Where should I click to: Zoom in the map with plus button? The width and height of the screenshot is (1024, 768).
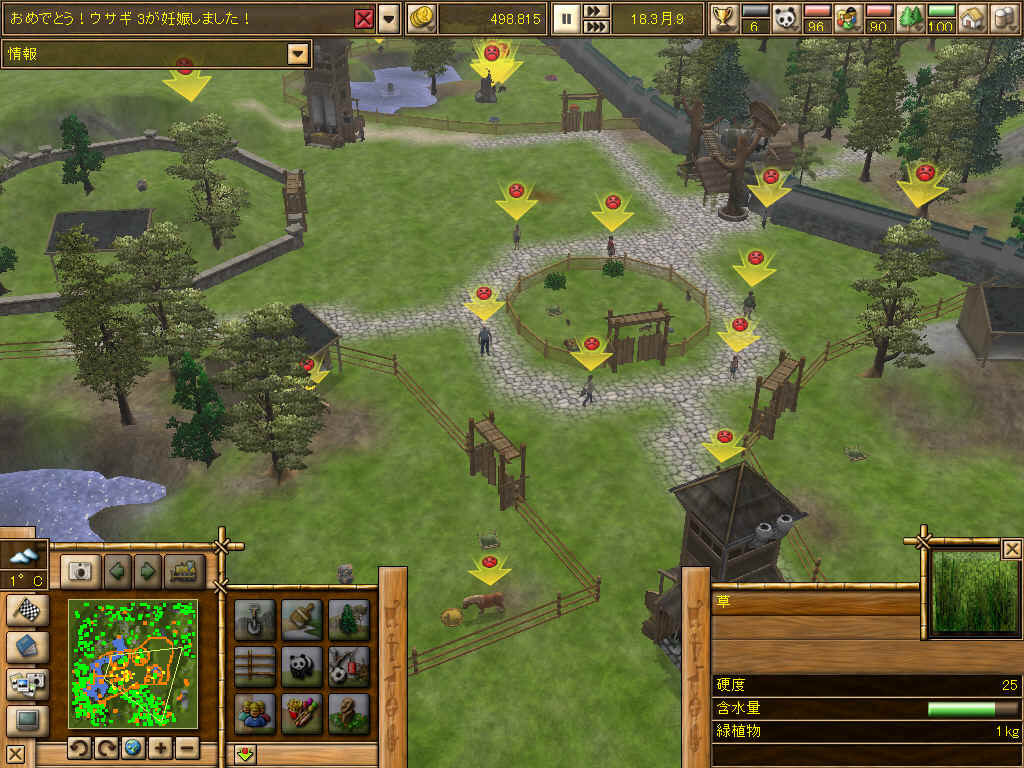point(161,748)
